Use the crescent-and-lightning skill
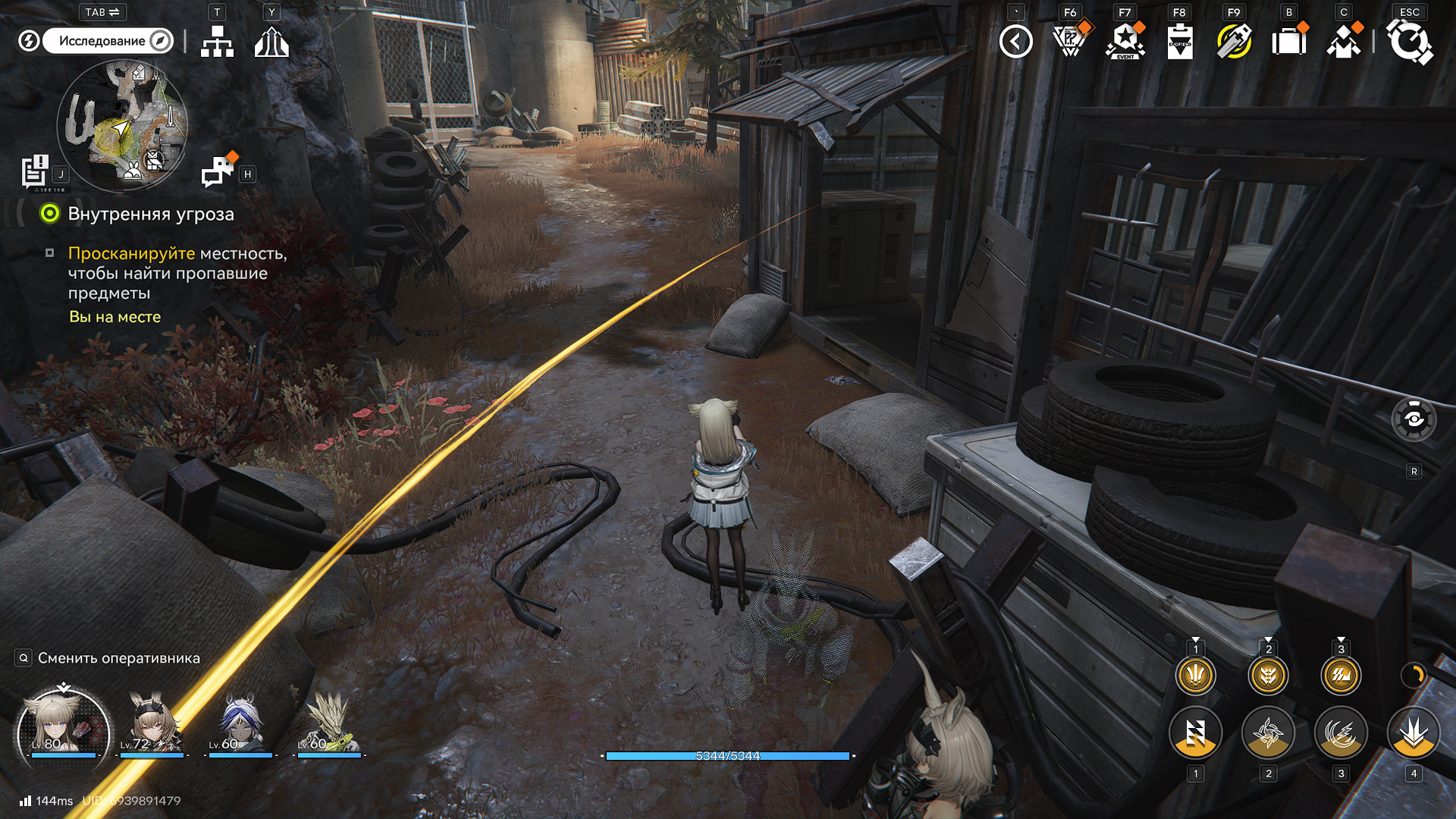1456x819 pixels. (1341, 733)
